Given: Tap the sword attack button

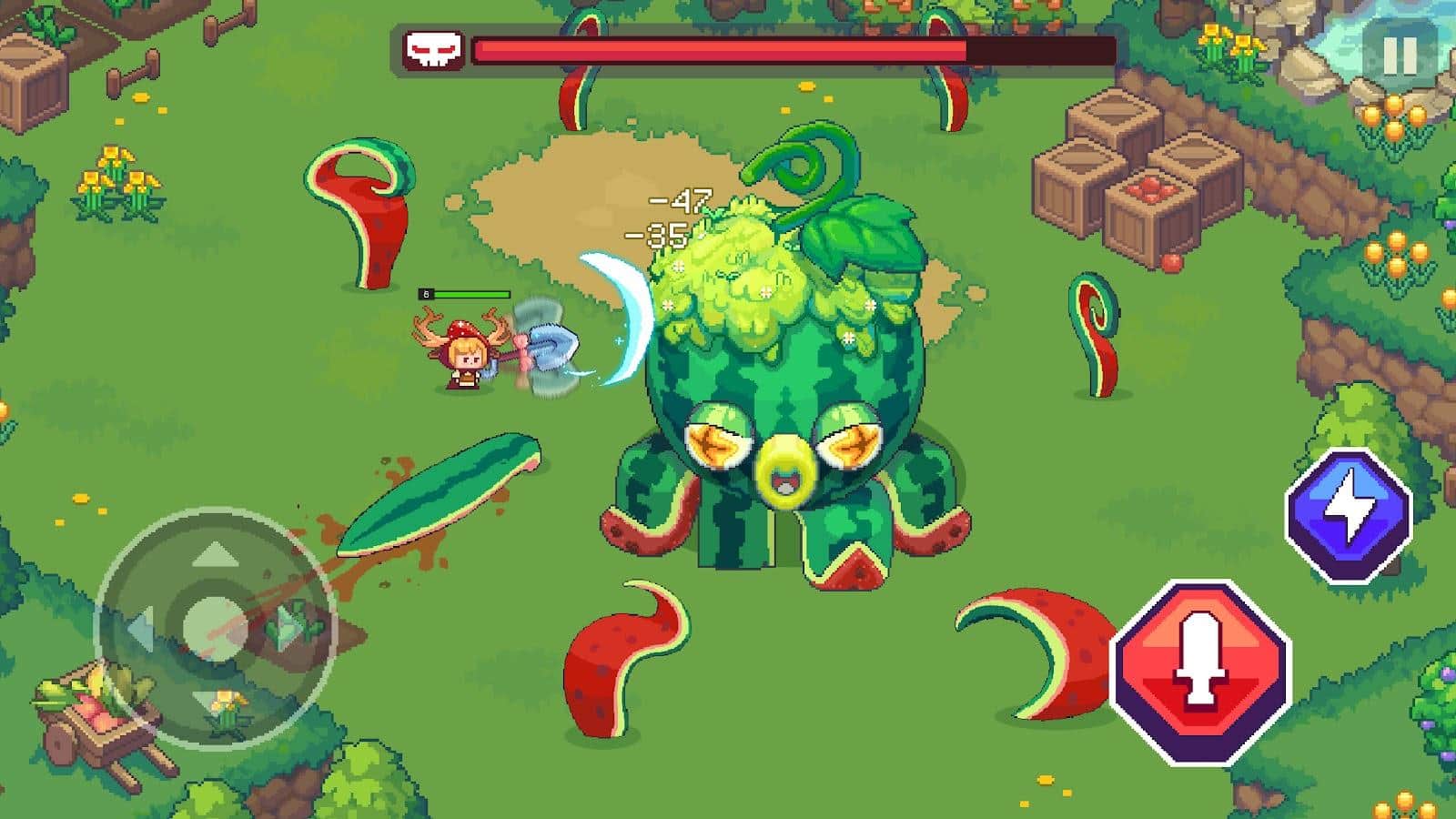Looking at the screenshot, I should pos(1199,673).
